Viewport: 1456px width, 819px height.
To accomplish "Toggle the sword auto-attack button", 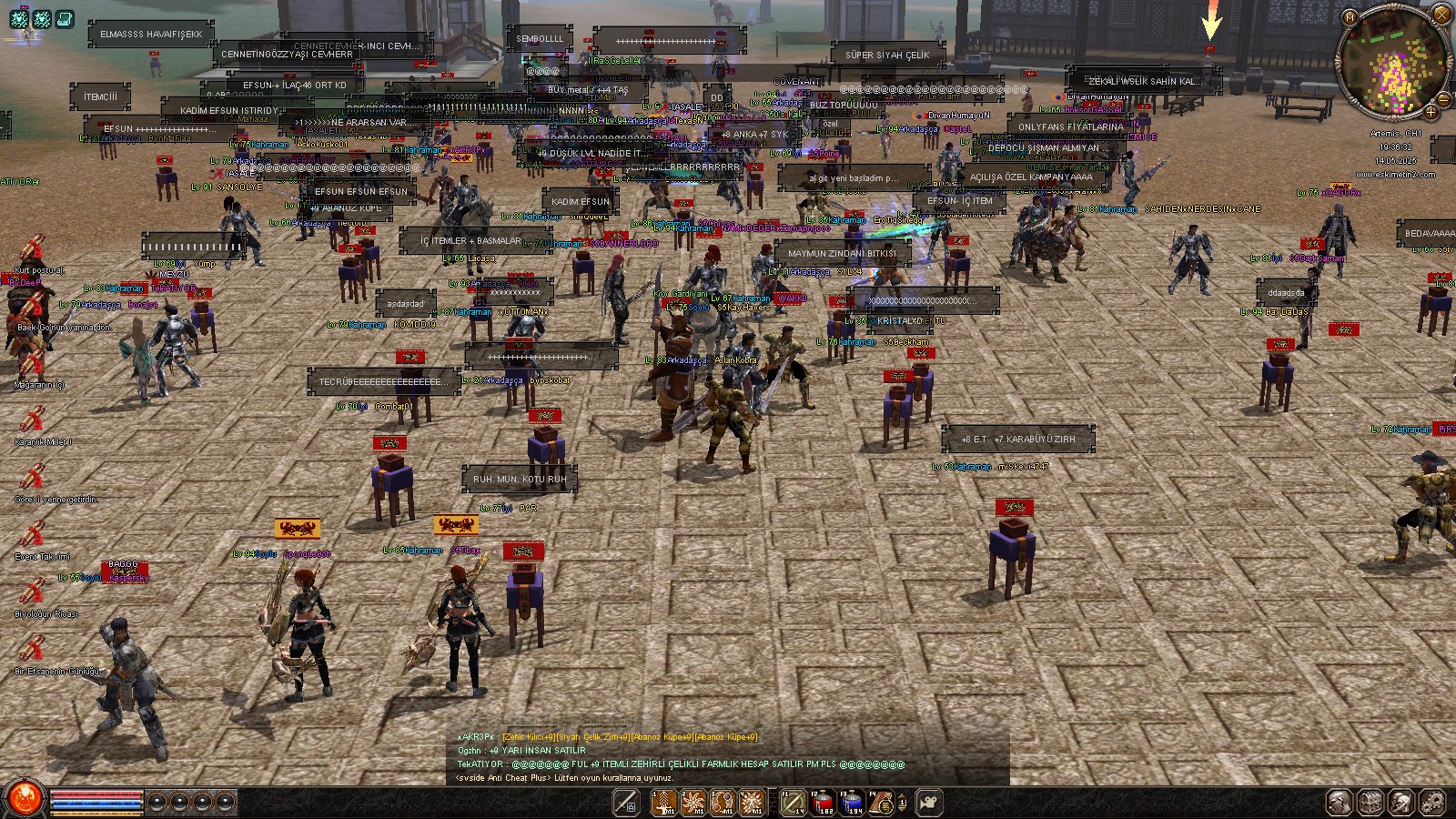I will pyautogui.click(x=625, y=803).
